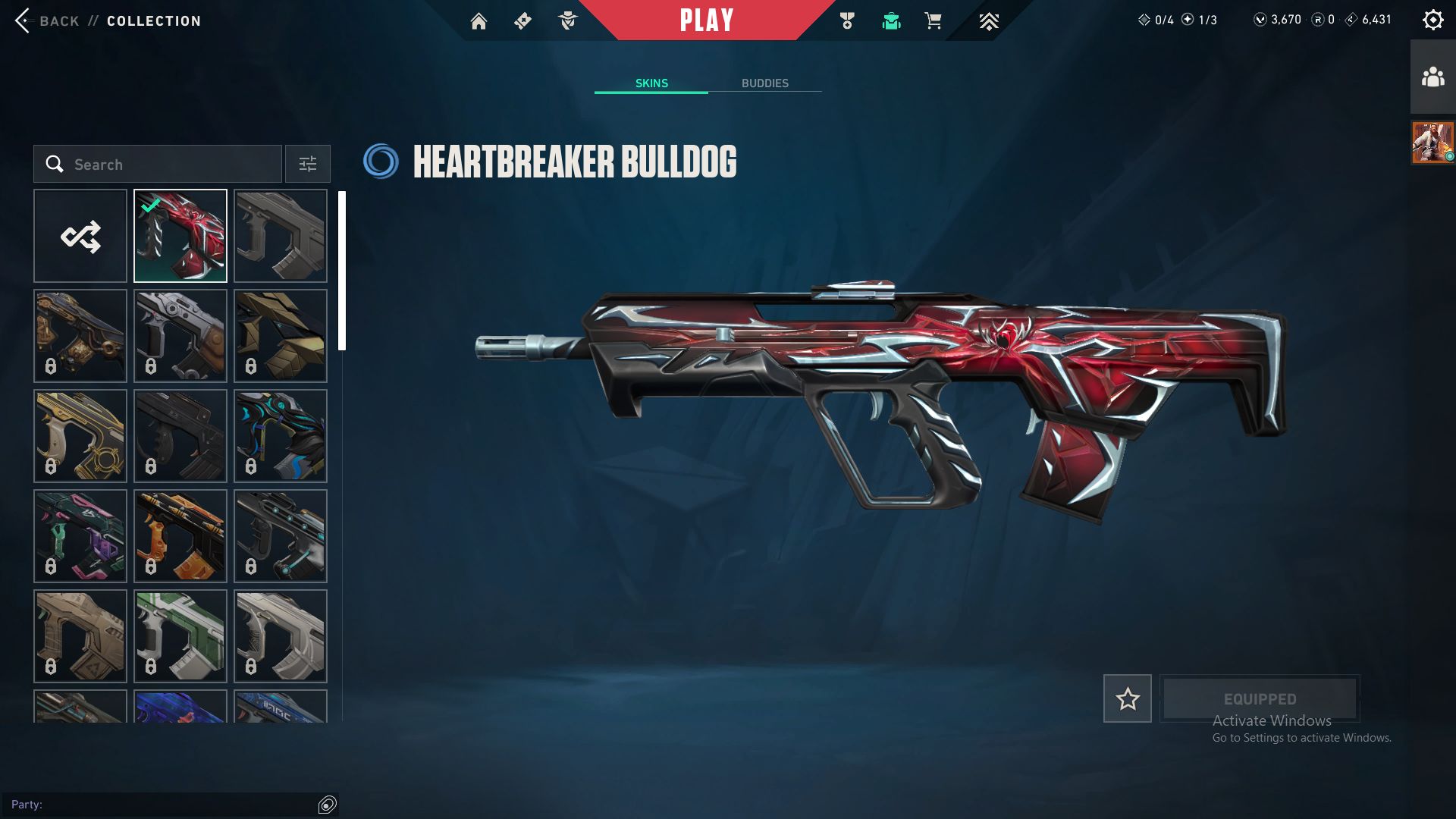The width and height of the screenshot is (1456, 819).
Task: Start matchmaking with the PLAY button
Action: [x=706, y=20]
